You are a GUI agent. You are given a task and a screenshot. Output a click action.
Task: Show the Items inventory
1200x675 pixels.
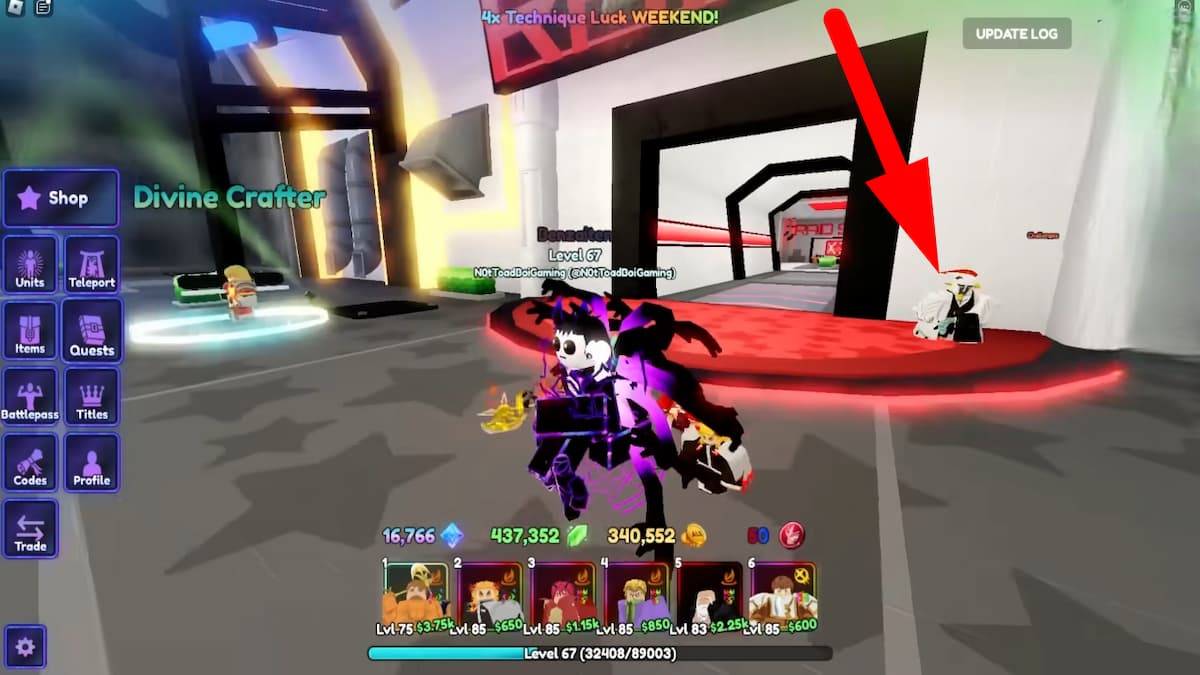(30, 331)
